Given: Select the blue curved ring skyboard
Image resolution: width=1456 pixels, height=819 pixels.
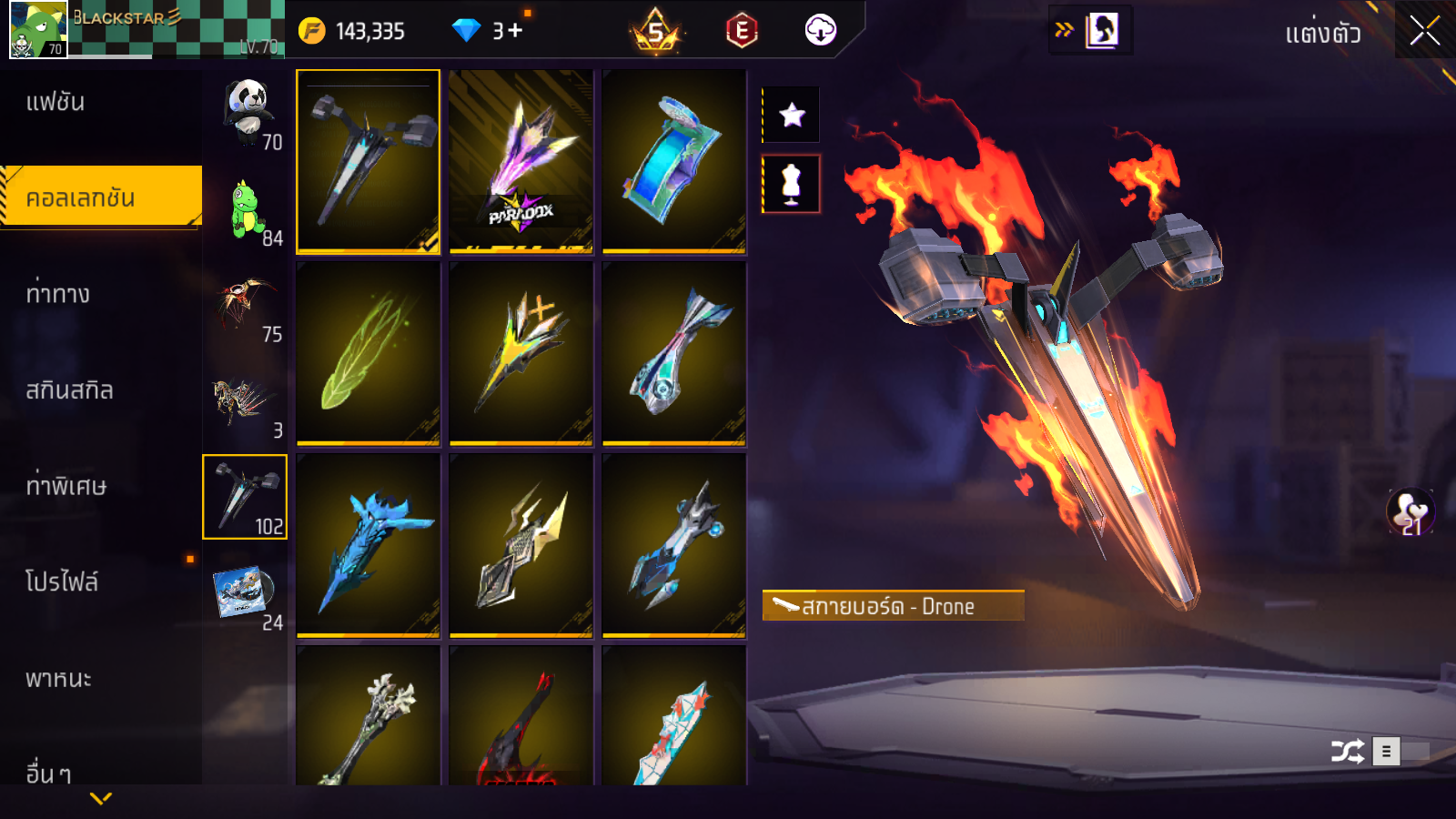Looking at the screenshot, I should click(673, 161).
